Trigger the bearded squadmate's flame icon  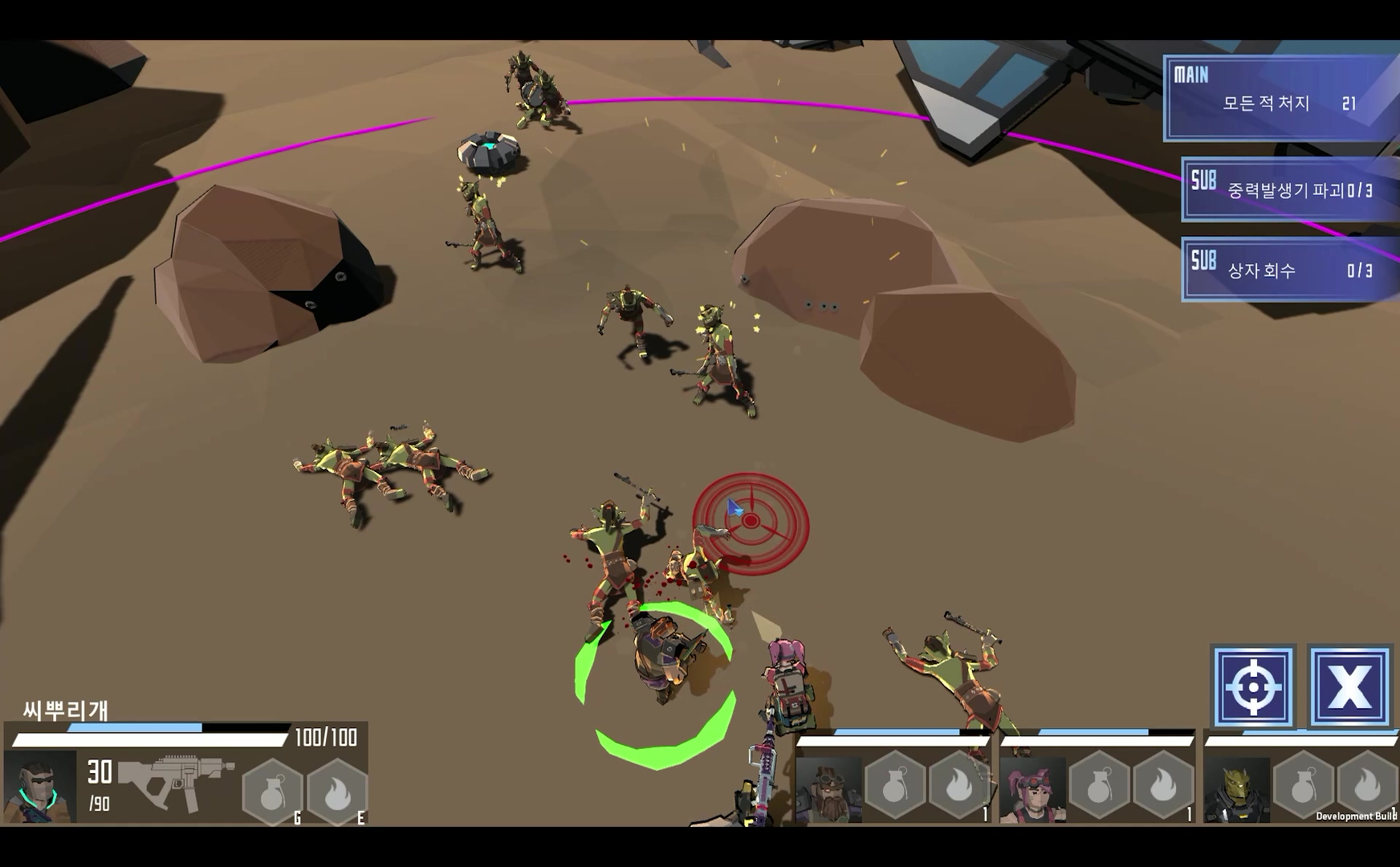[x=959, y=788]
